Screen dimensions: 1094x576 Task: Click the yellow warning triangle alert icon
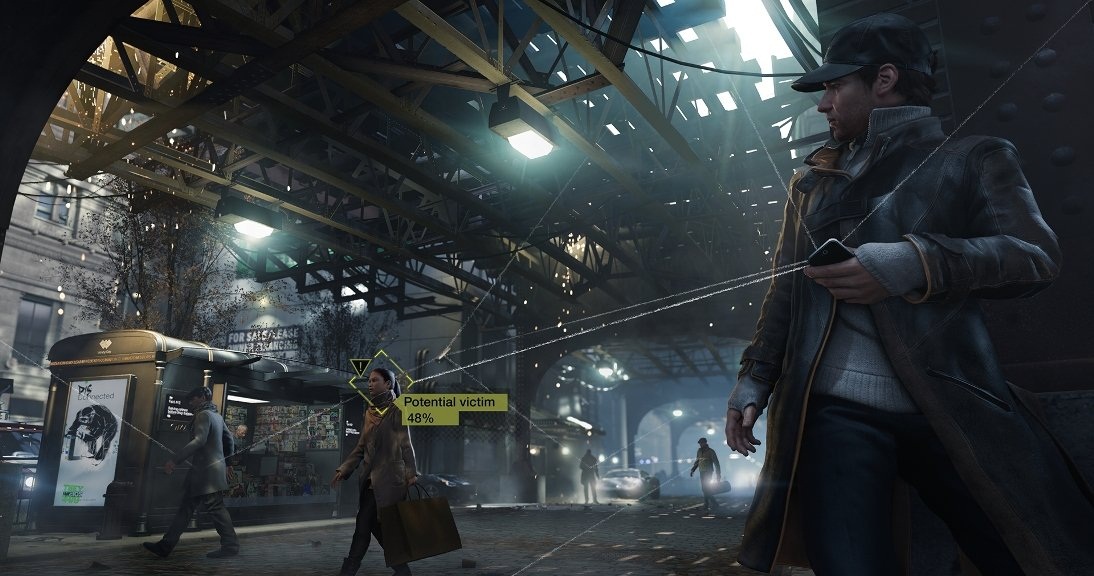[x=359, y=367]
